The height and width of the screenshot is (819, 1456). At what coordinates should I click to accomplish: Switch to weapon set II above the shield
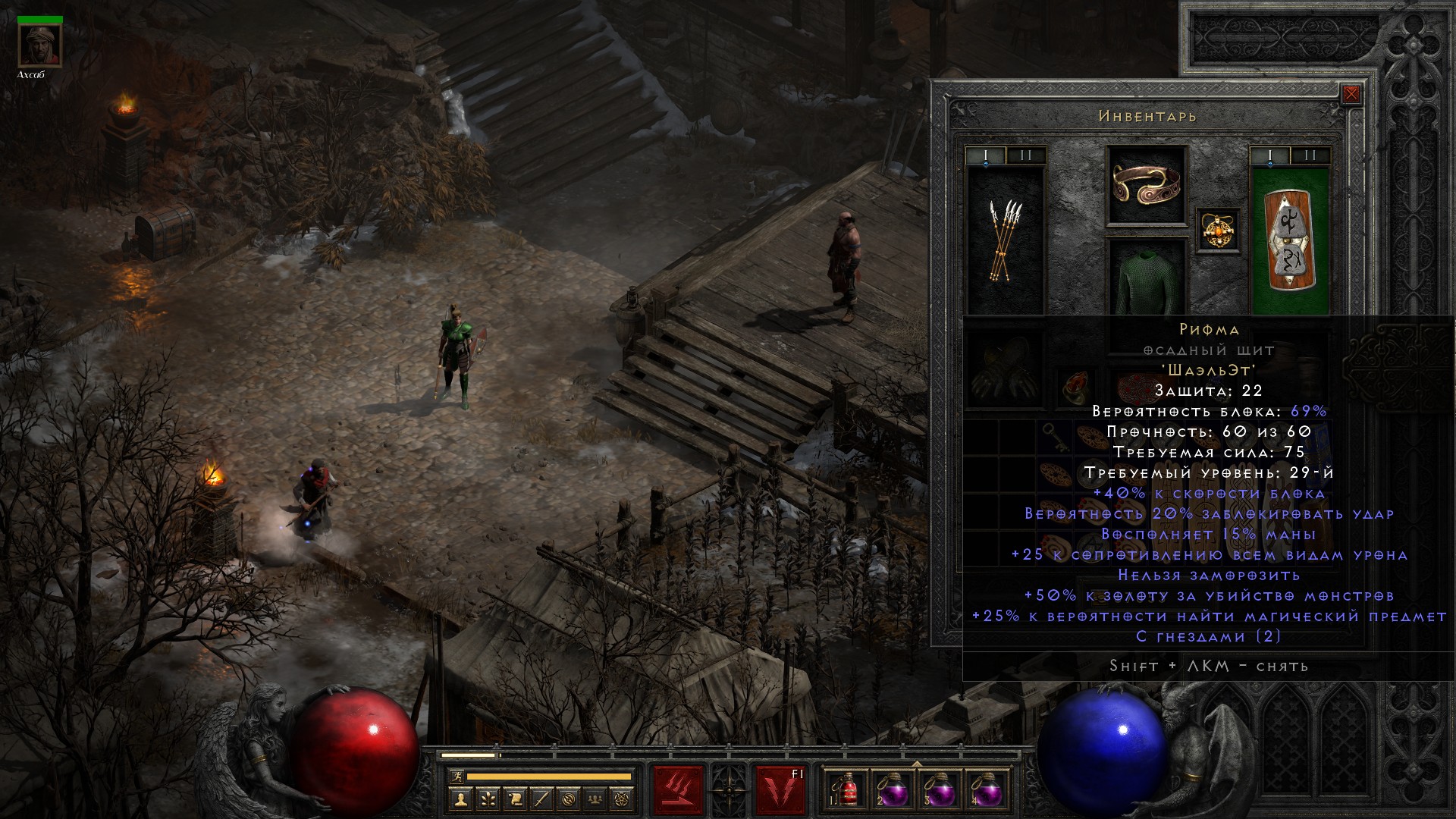tap(1310, 155)
